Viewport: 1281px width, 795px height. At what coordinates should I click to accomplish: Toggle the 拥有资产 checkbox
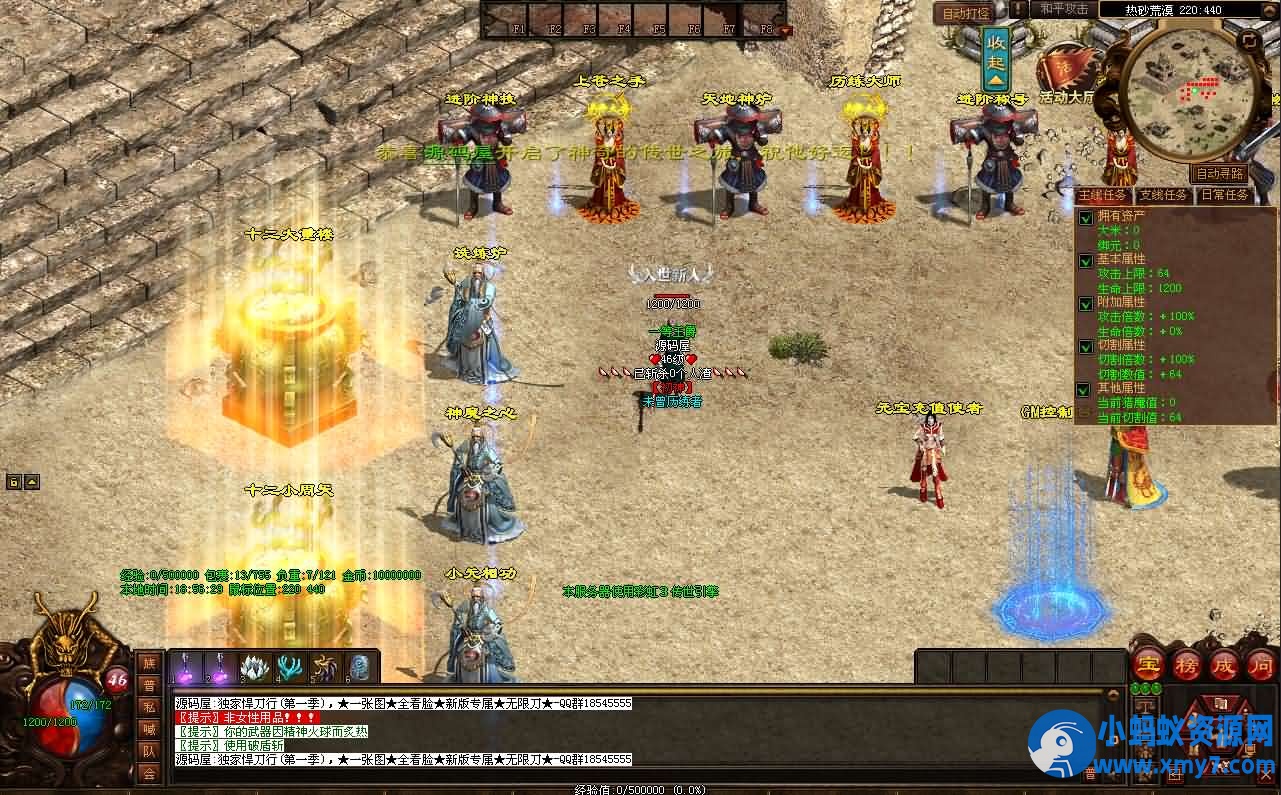coord(1085,217)
